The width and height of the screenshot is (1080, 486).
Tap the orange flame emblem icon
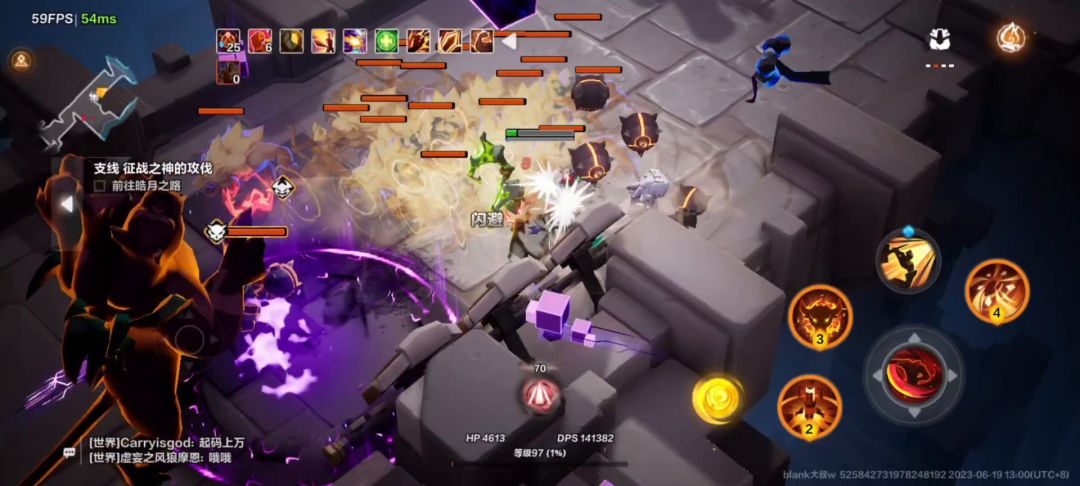click(1011, 38)
